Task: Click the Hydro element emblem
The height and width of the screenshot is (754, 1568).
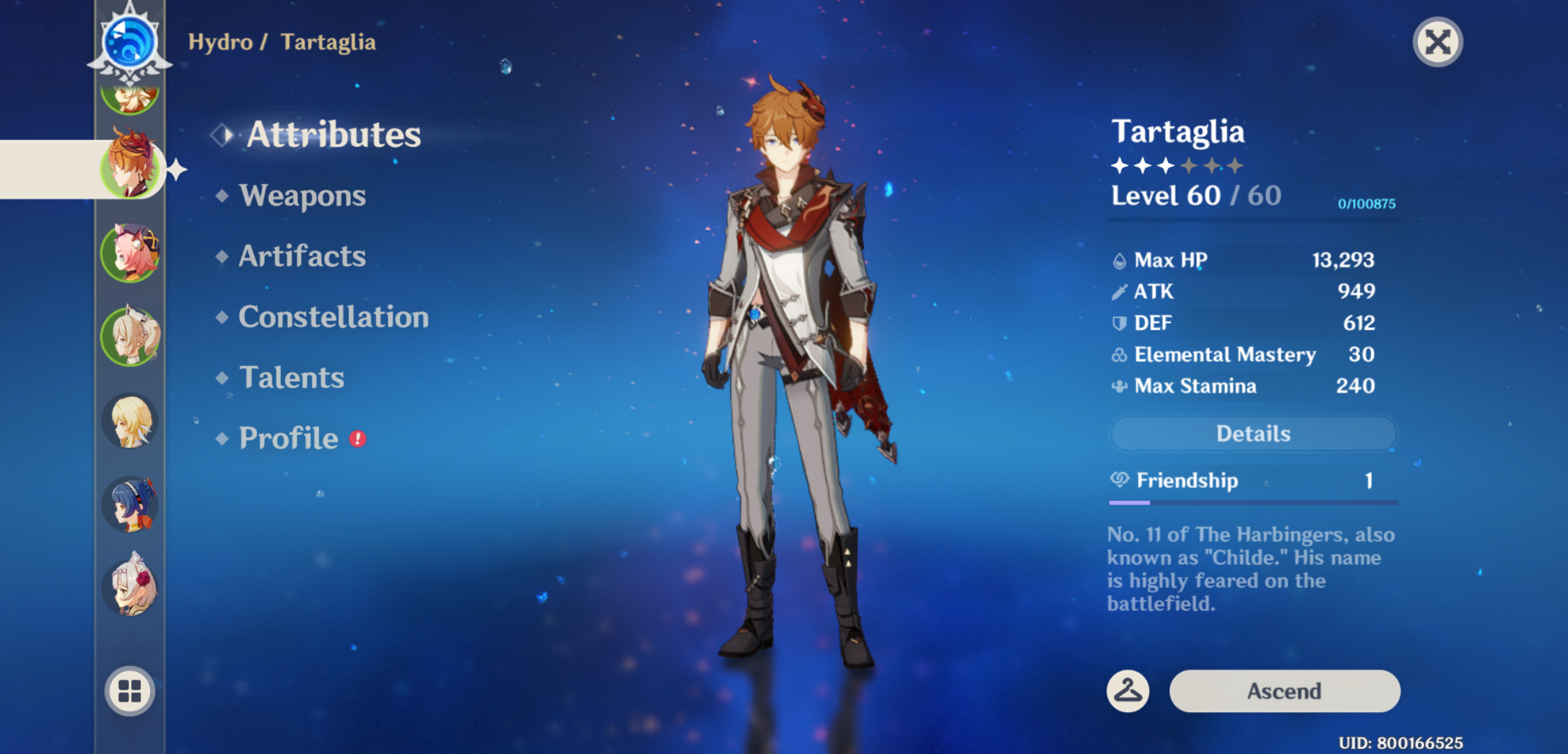Action: point(130,42)
